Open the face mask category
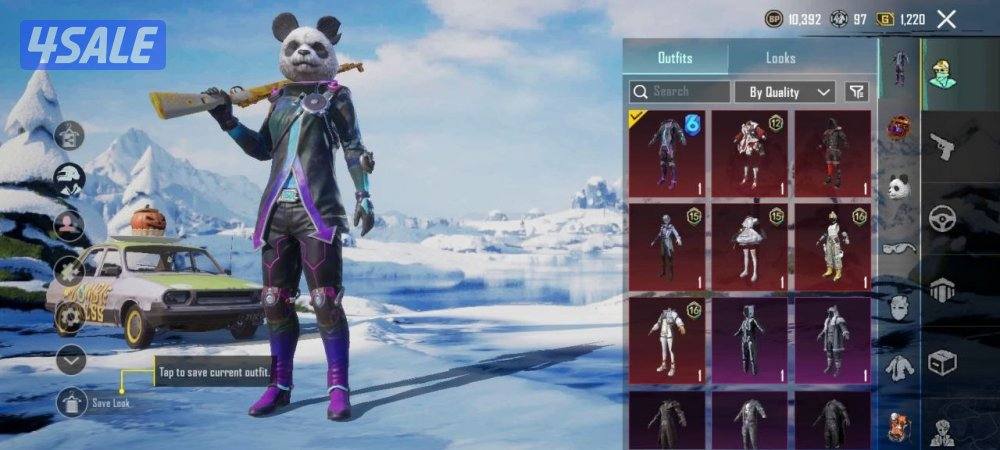This screenshot has height=450, width=1000. 898,307
